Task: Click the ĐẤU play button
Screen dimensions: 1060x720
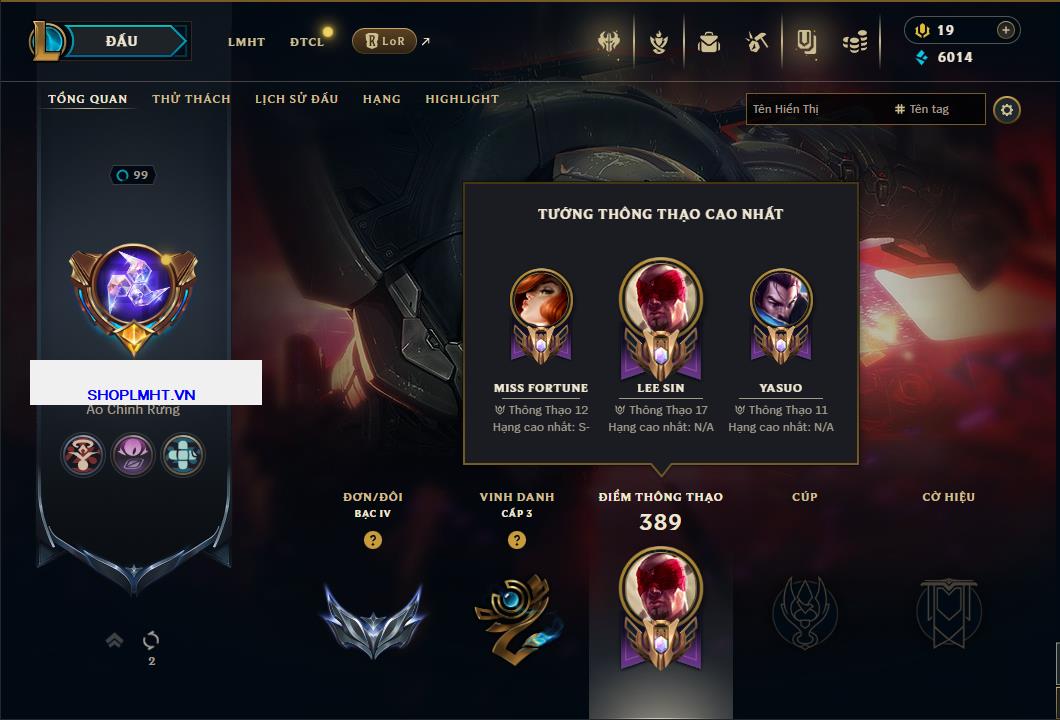Action: click(121, 41)
